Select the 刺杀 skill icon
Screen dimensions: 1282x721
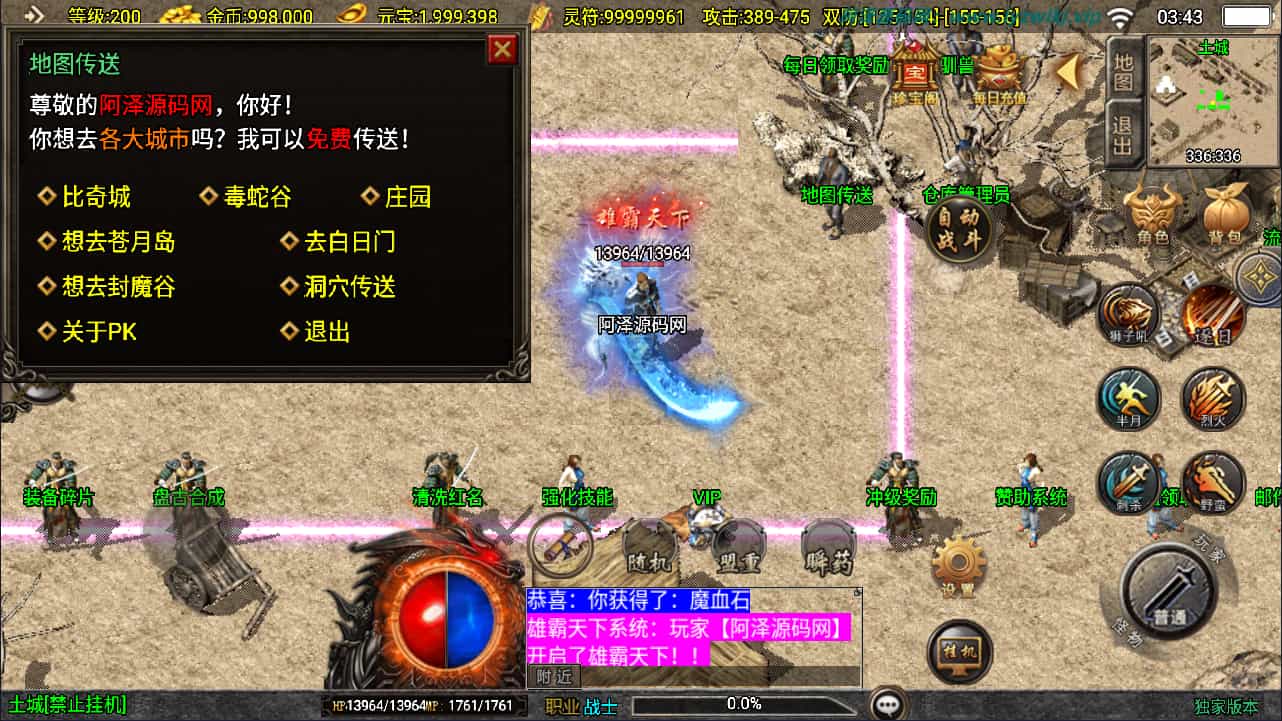tap(1128, 482)
